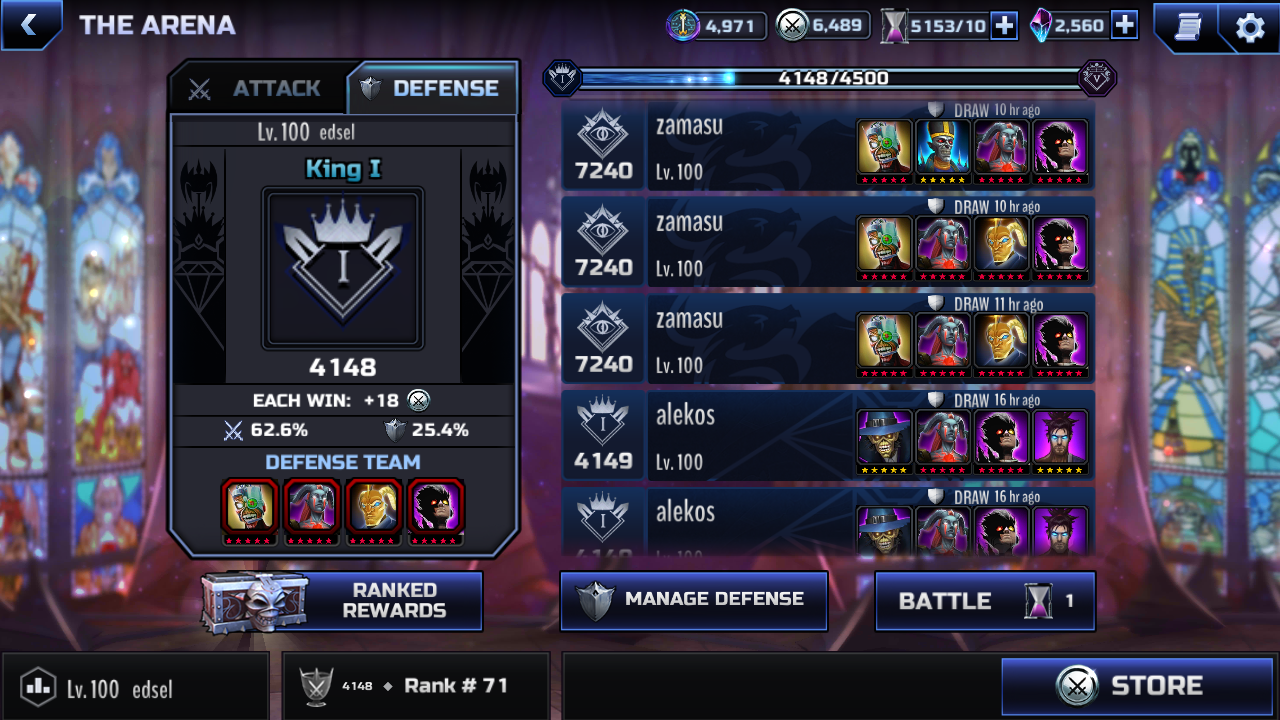The image size is (1280, 720).
Task: Open the Rank # 71 leaderboard panel
Action: (416, 686)
